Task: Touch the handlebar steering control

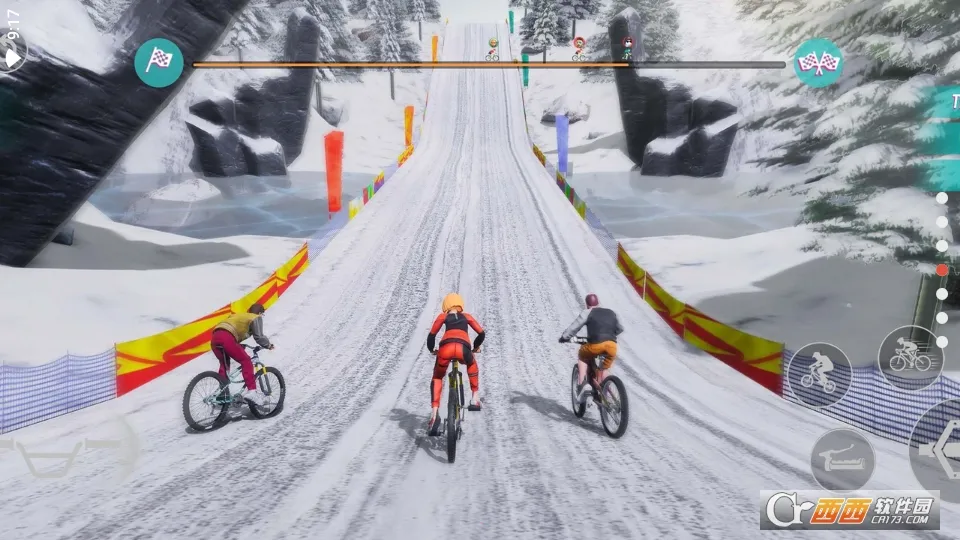Action: [x=68, y=450]
